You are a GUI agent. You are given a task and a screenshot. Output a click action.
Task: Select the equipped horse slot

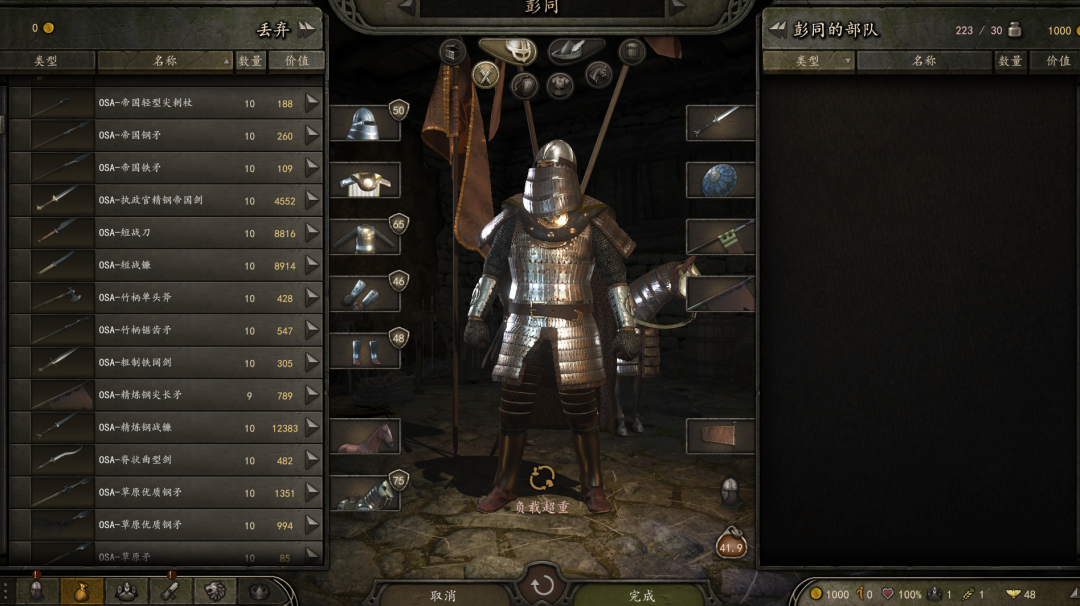click(x=365, y=437)
